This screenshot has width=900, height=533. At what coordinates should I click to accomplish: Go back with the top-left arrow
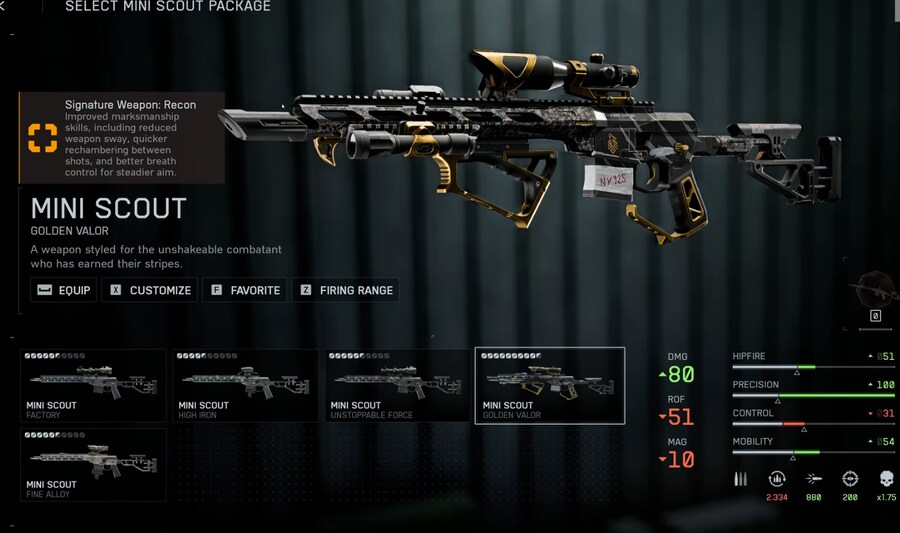pyautogui.click(x=3, y=7)
